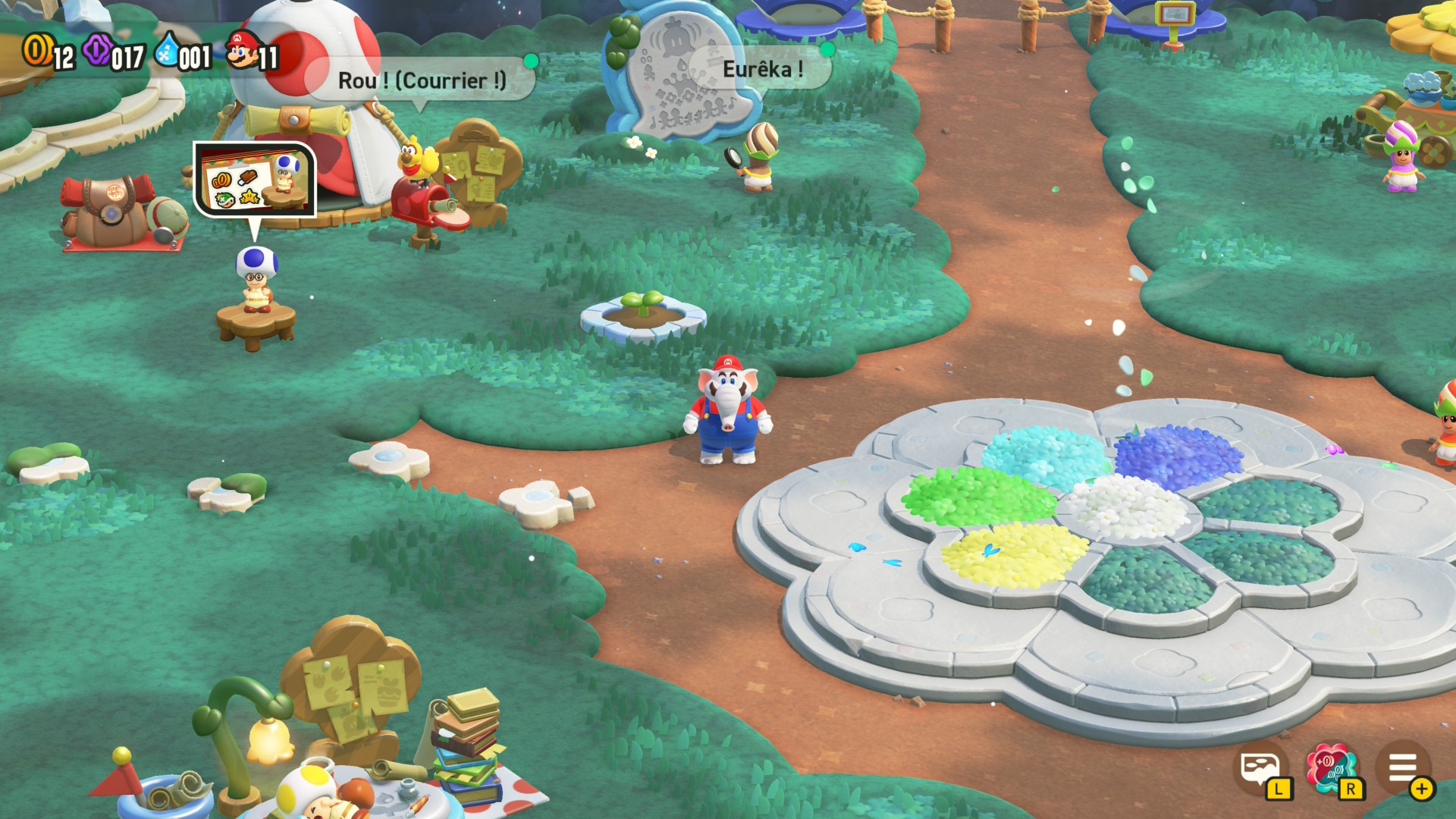Open the three-line pause menu
The width and height of the screenshot is (1456, 819).
click(x=1403, y=769)
